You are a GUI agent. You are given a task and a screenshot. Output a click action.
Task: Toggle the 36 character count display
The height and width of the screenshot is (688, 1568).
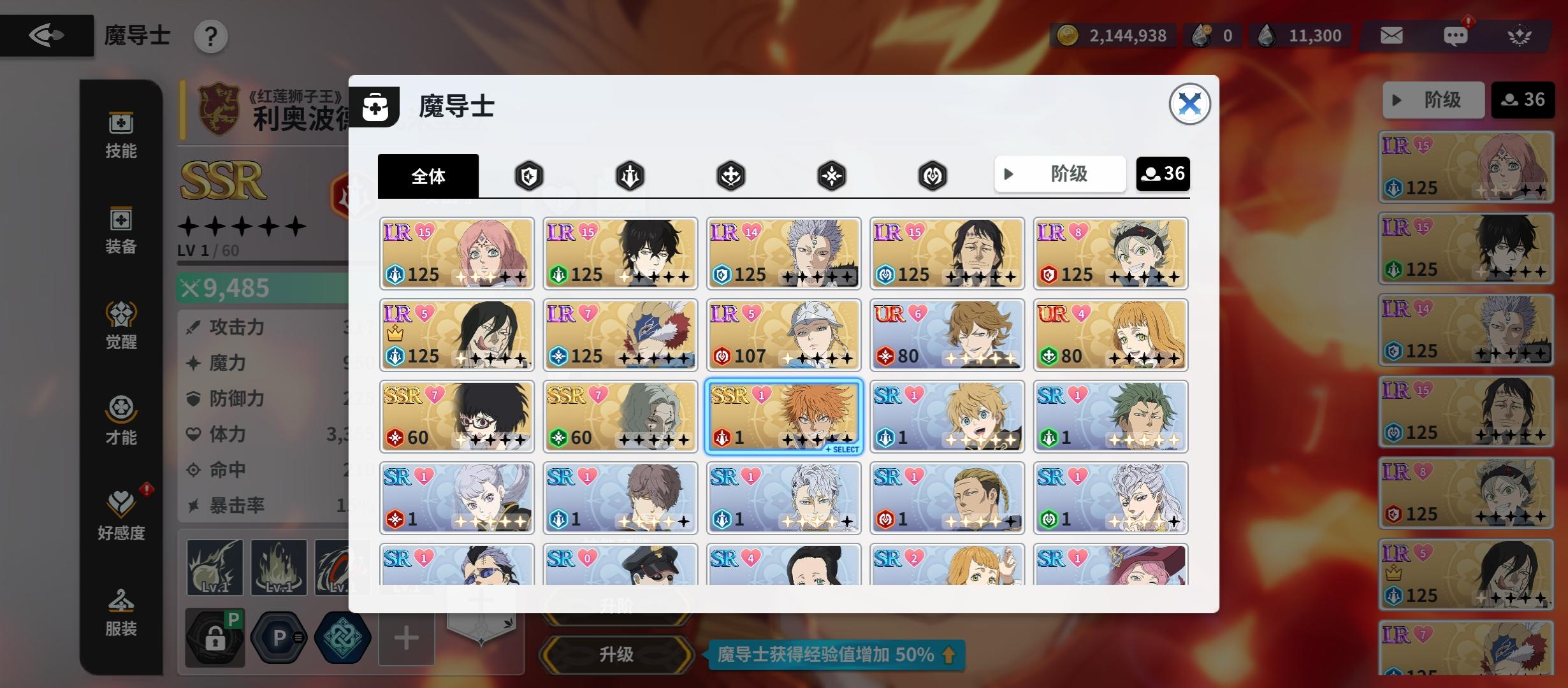tap(1163, 173)
